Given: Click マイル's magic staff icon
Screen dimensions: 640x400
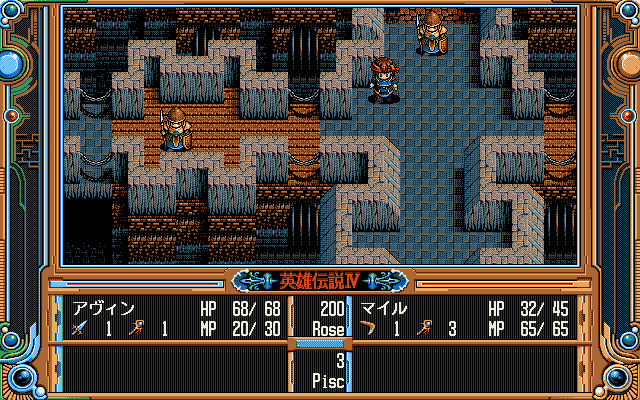Looking at the screenshot, I should (425, 327).
